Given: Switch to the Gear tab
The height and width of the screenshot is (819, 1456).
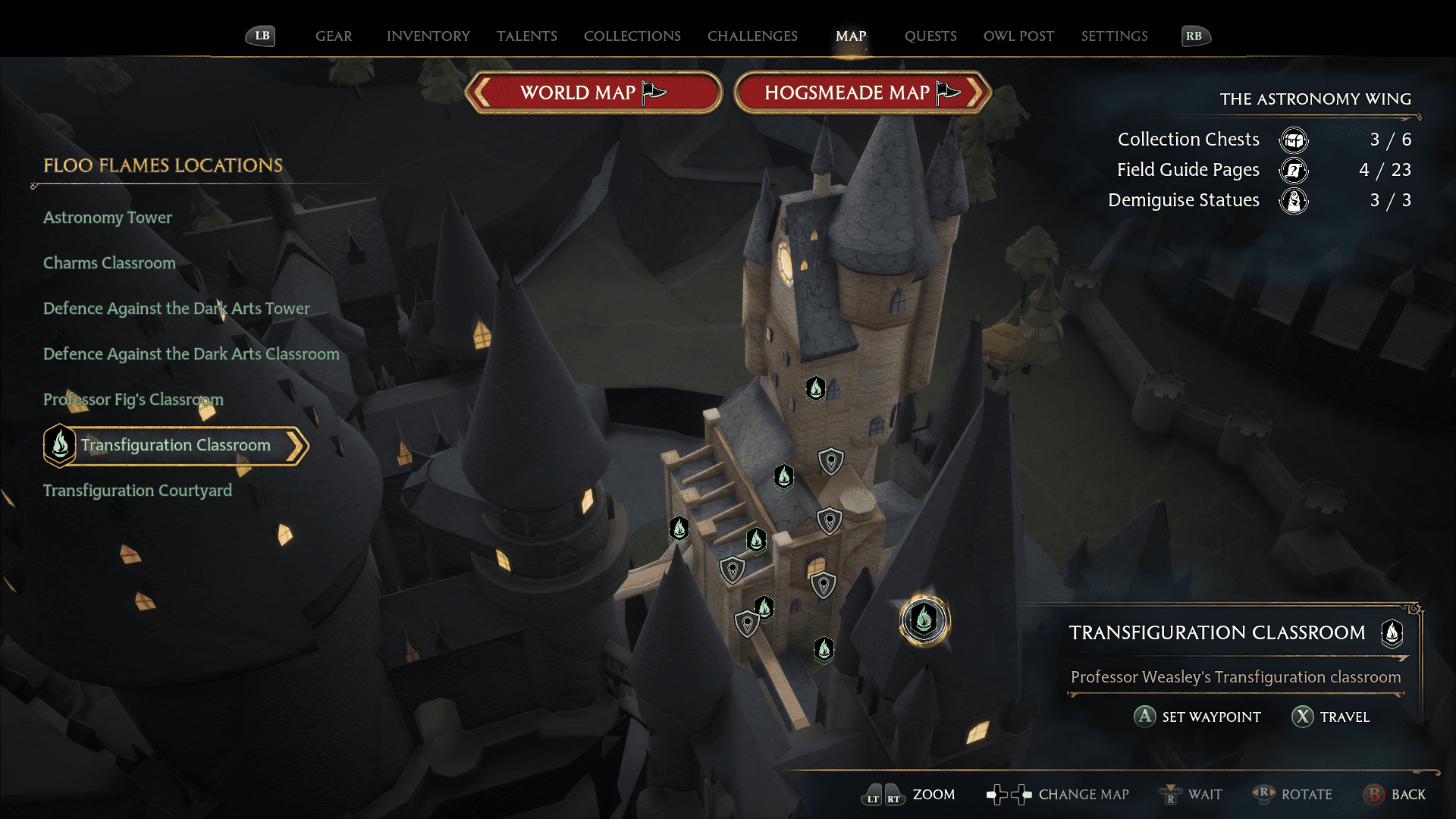Looking at the screenshot, I should pyautogui.click(x=334, y=36).
